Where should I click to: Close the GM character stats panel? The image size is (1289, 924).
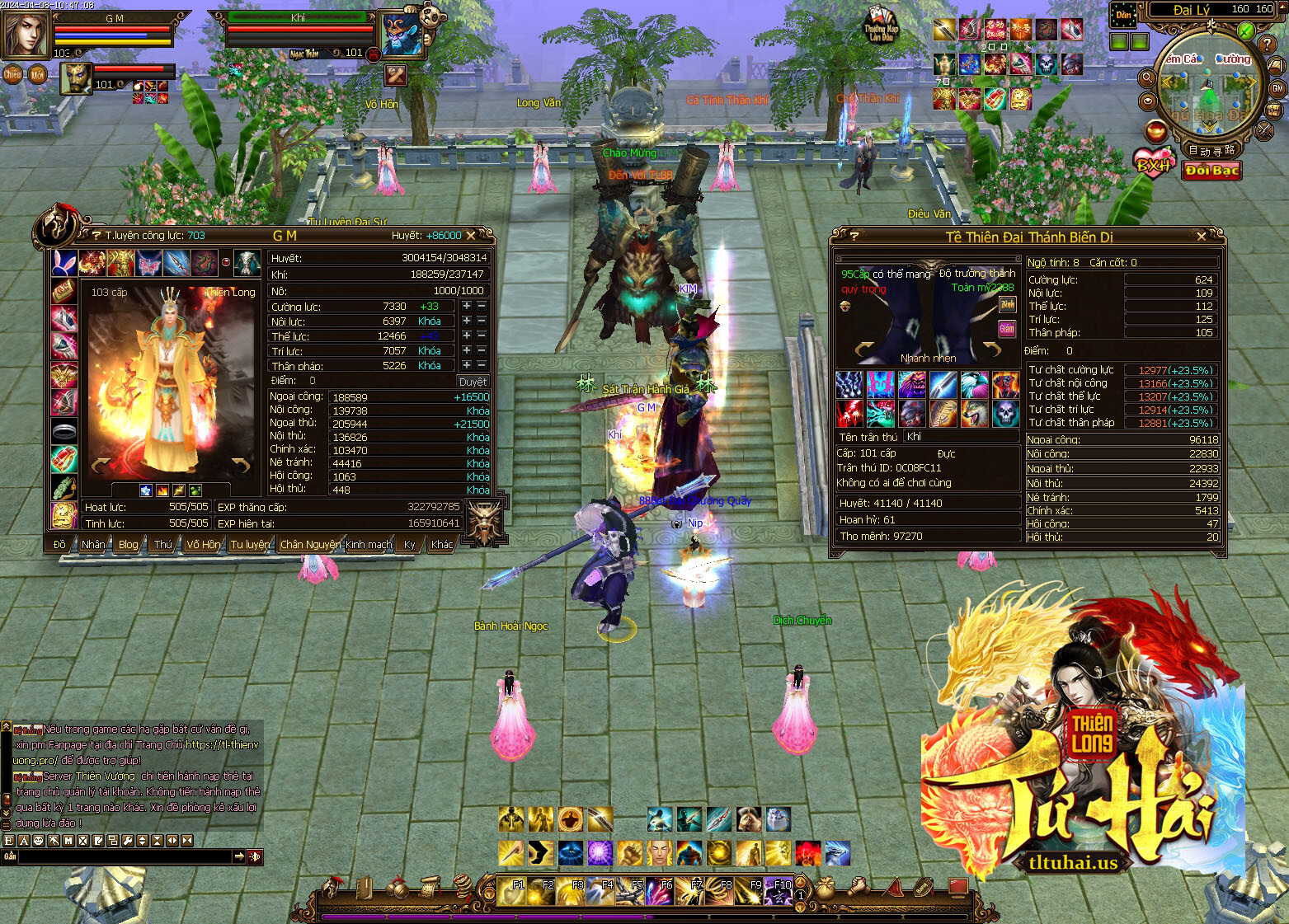point(482,236)
